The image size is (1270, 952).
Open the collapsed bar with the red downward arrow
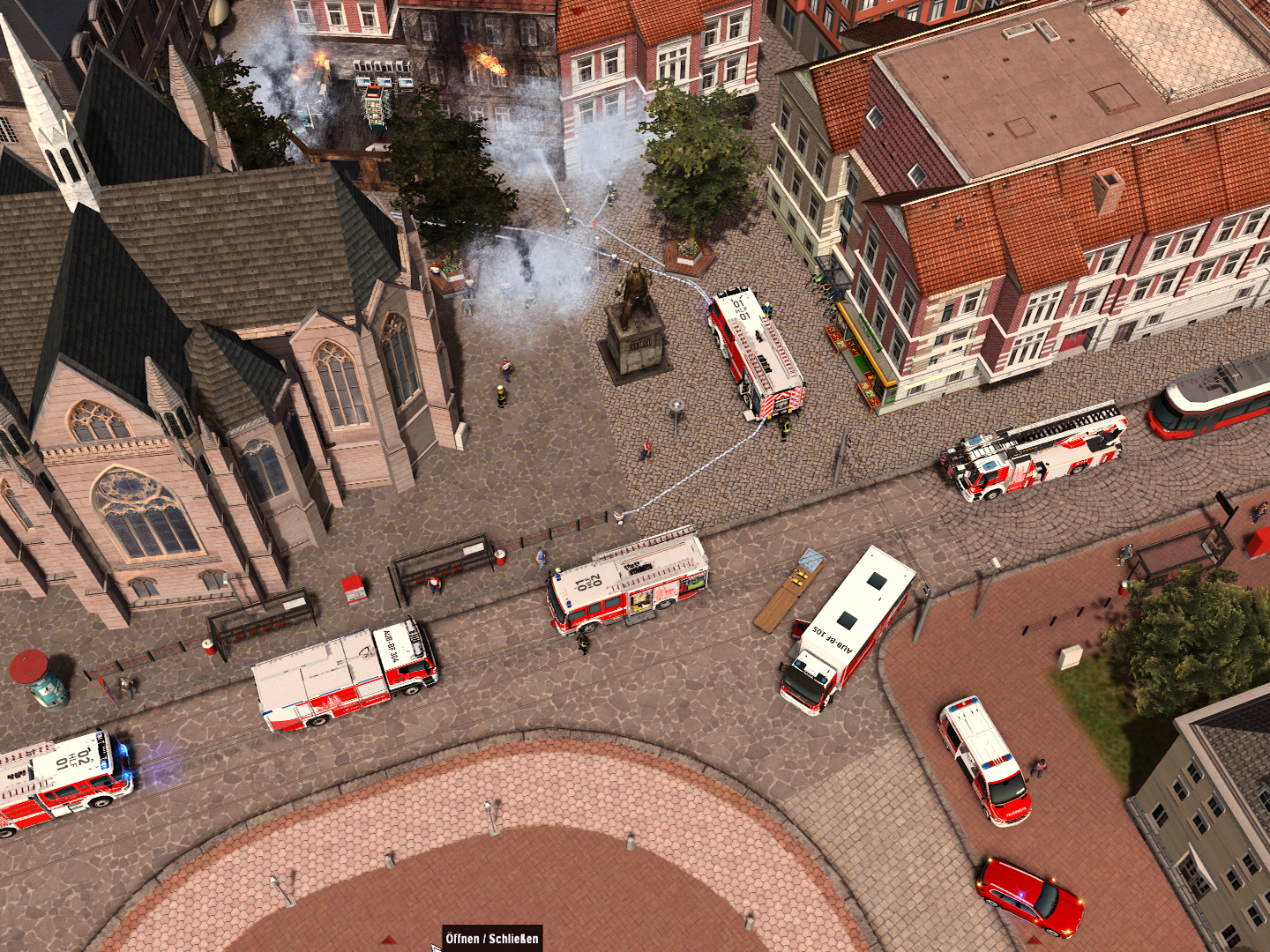coord(1121,12)
